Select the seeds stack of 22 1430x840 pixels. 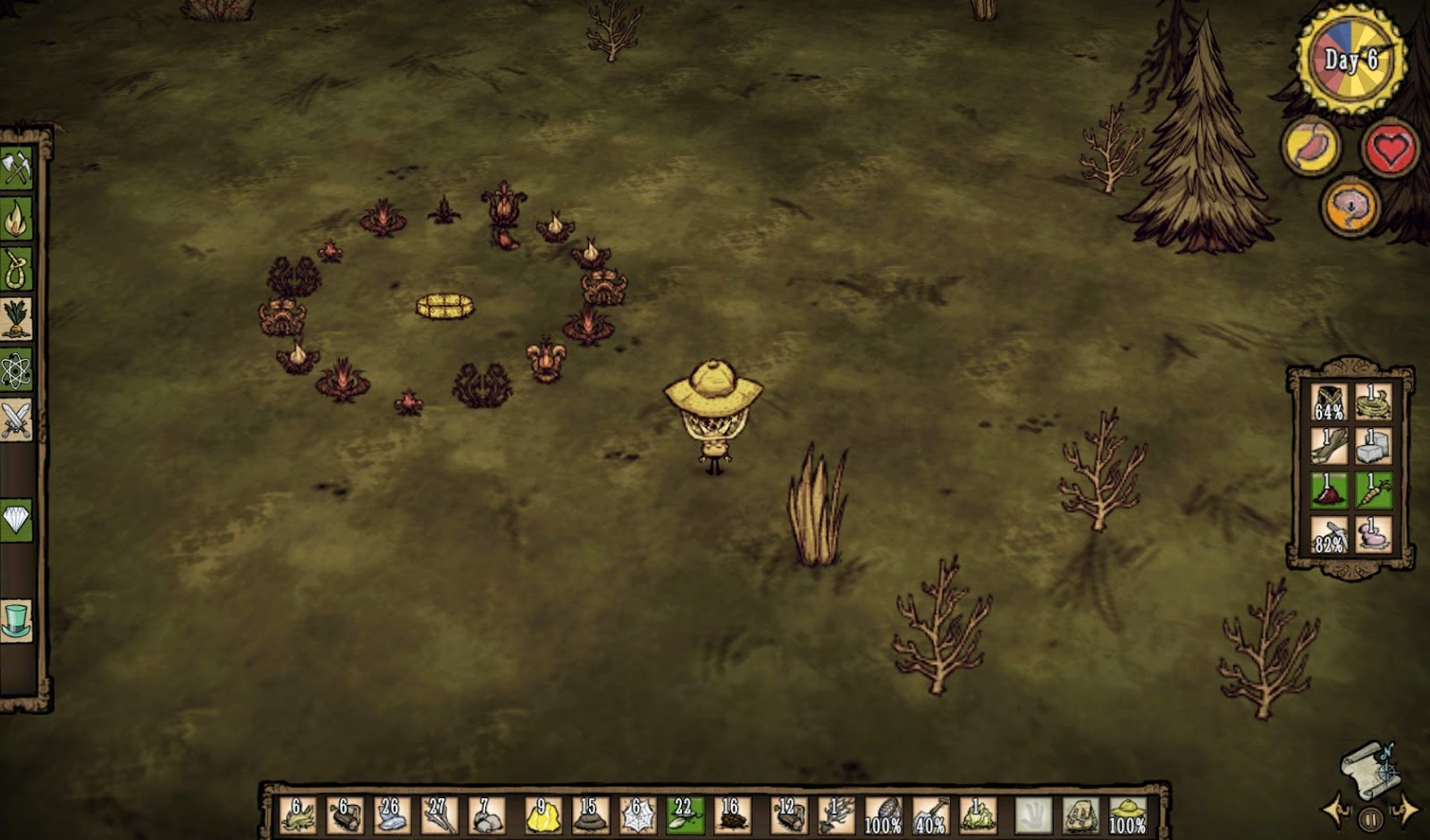pyautogui.click(x=685, y=815)
